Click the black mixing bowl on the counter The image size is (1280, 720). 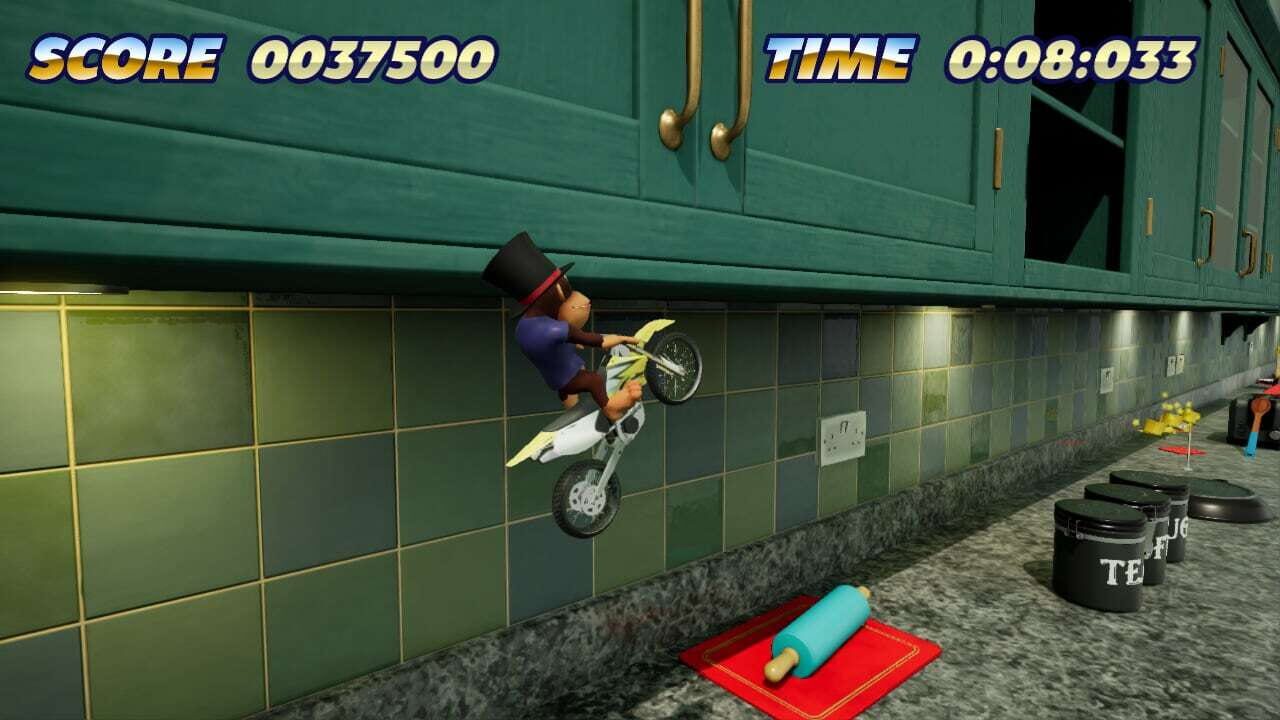1225,505
